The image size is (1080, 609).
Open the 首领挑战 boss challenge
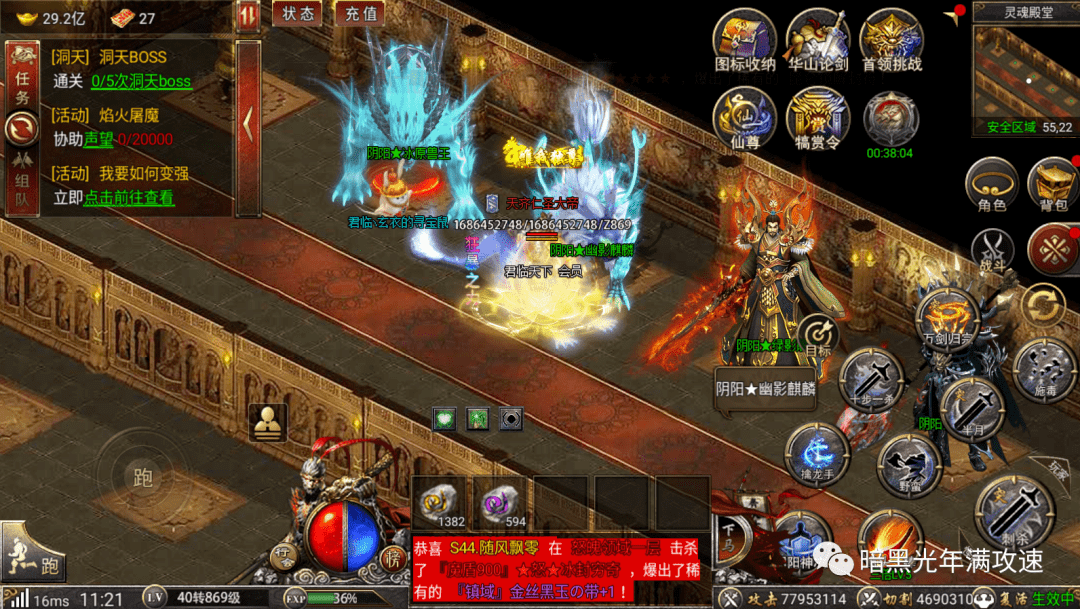(x=891, y=41)
